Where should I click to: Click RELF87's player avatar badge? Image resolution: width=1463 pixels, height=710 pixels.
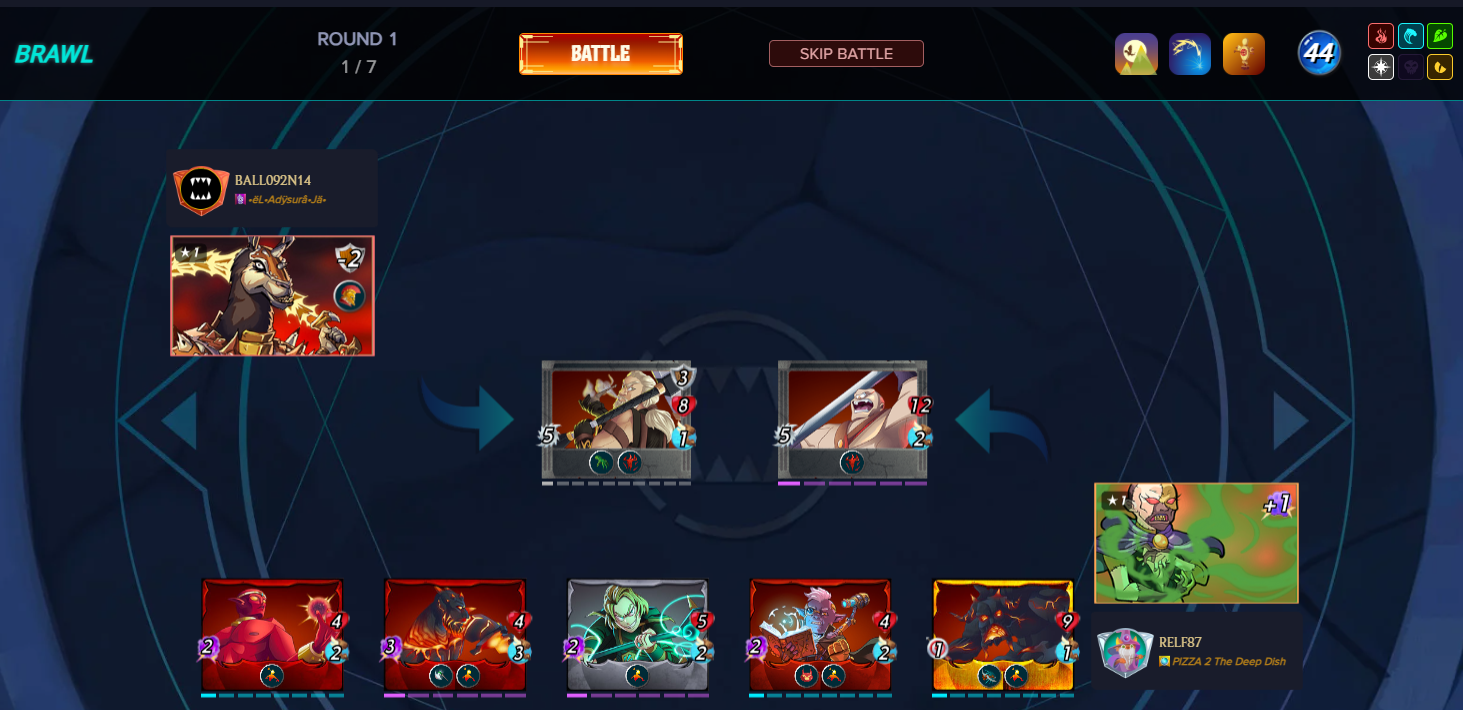tap(1125, 652)
